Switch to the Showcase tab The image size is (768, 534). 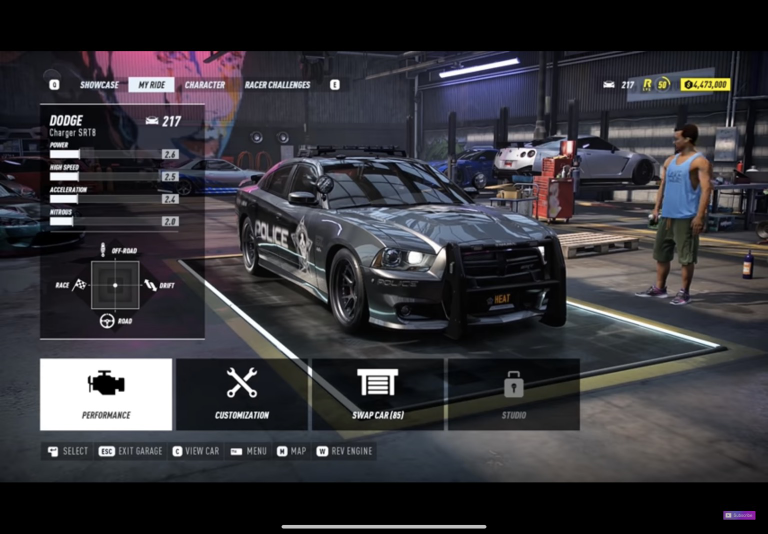(x=99, y=85)
